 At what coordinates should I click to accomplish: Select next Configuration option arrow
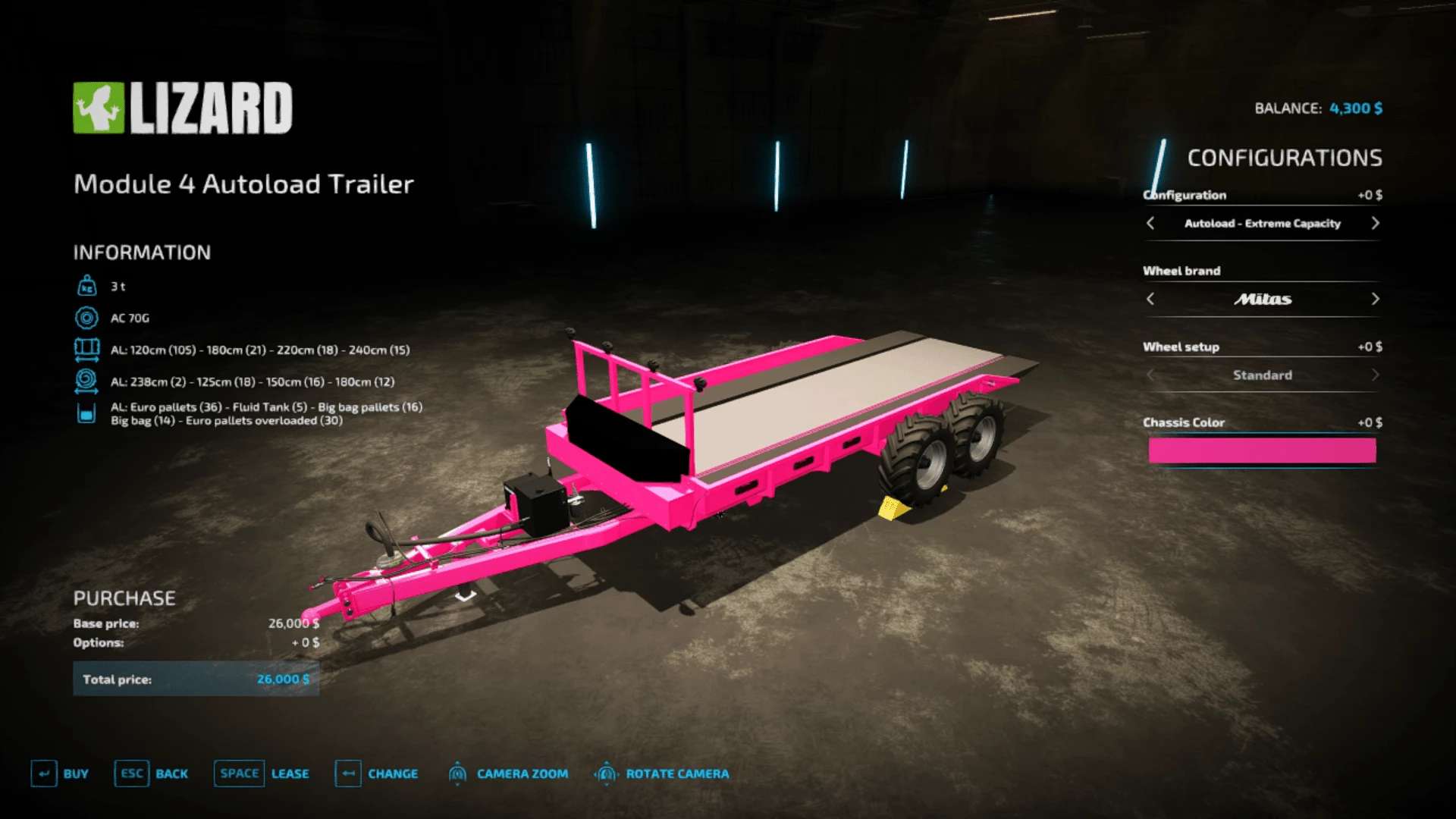pyautogui.click(x=1375, y=223)
